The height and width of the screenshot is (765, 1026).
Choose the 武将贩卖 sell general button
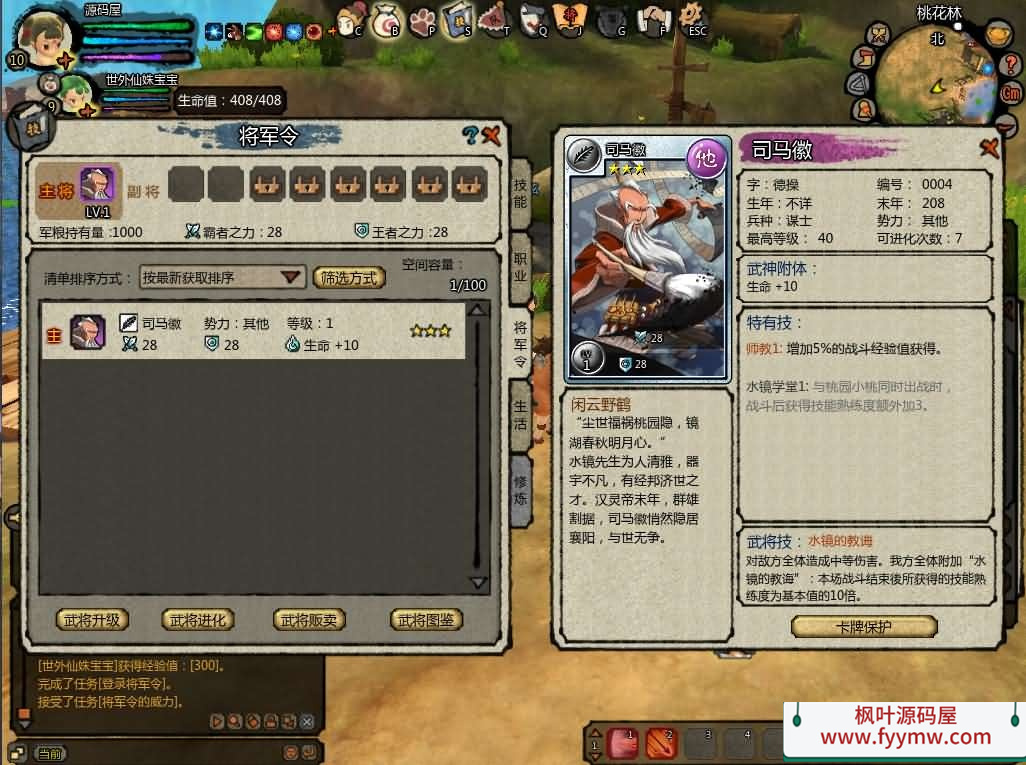coord(309,620)
